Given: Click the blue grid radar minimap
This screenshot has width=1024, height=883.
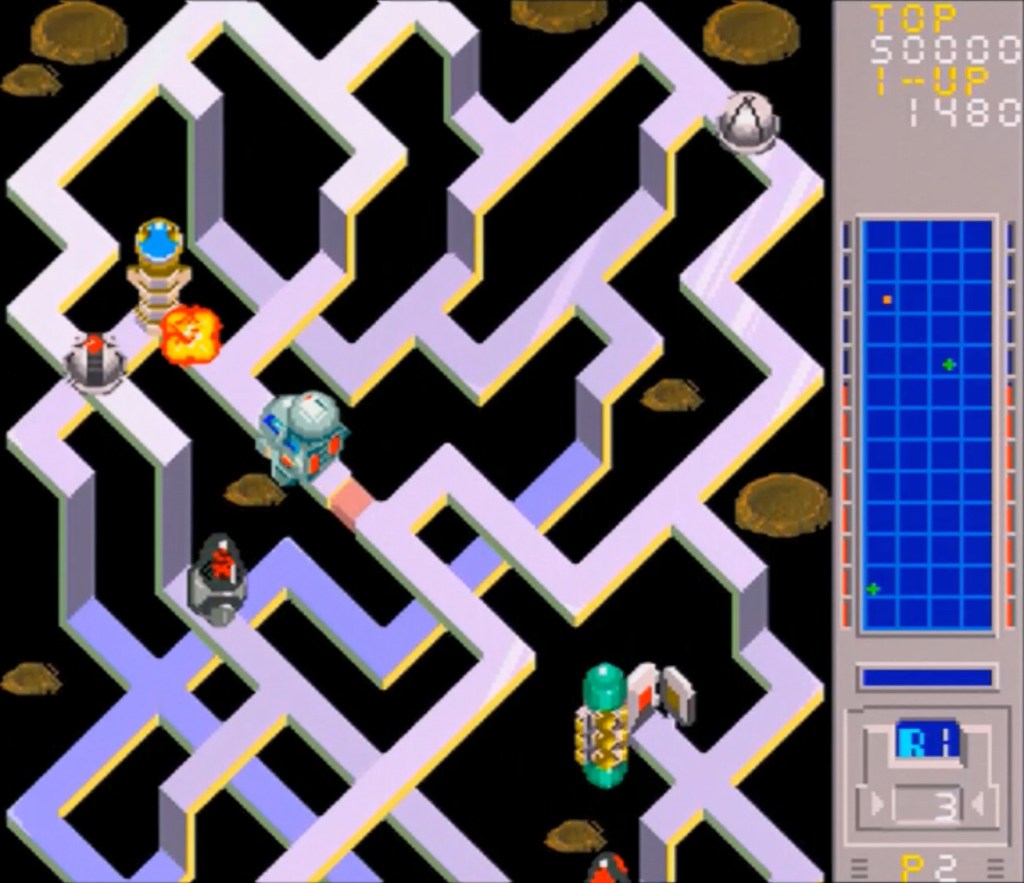Looking at the screenshot, I should pyautogui.click(x=927, y=425).
